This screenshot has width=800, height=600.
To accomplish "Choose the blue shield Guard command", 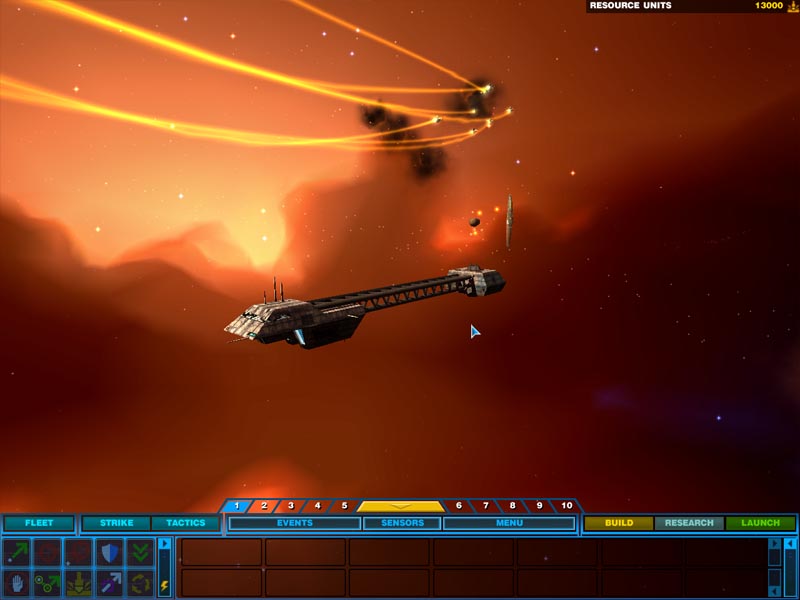I will point(110,552).
